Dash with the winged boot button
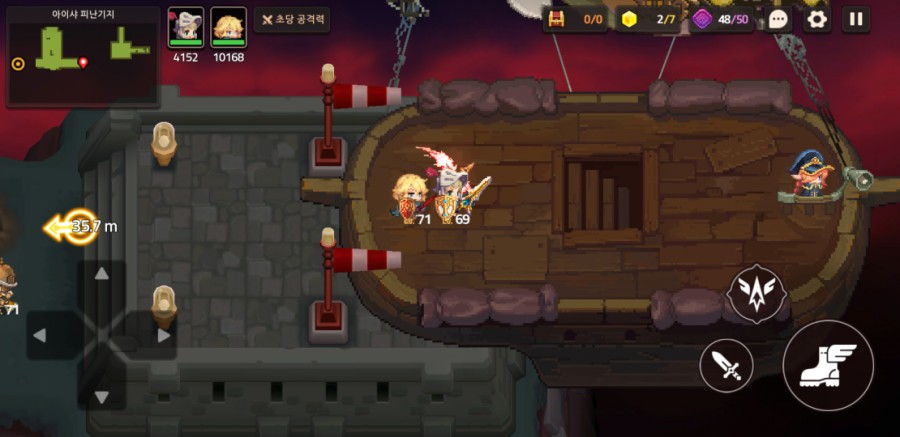The height and width of the screenshot is (437, 900). pos(828,365)
